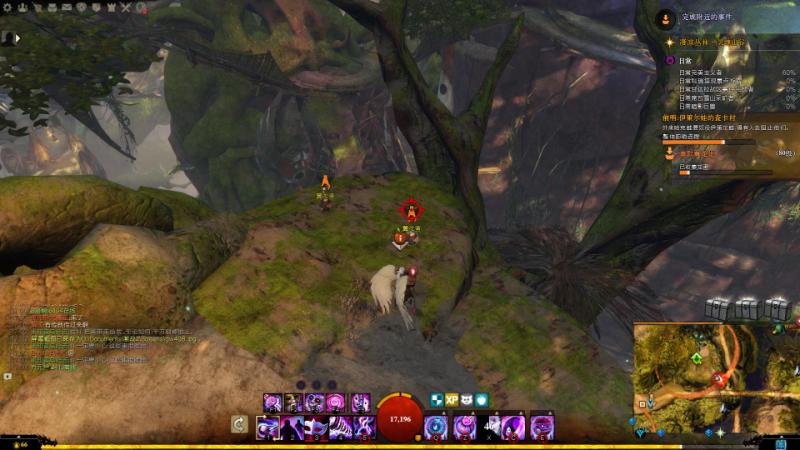Trigger the elite skill bound to E
Screen dimensions: 800x450
tap(542, 427)
